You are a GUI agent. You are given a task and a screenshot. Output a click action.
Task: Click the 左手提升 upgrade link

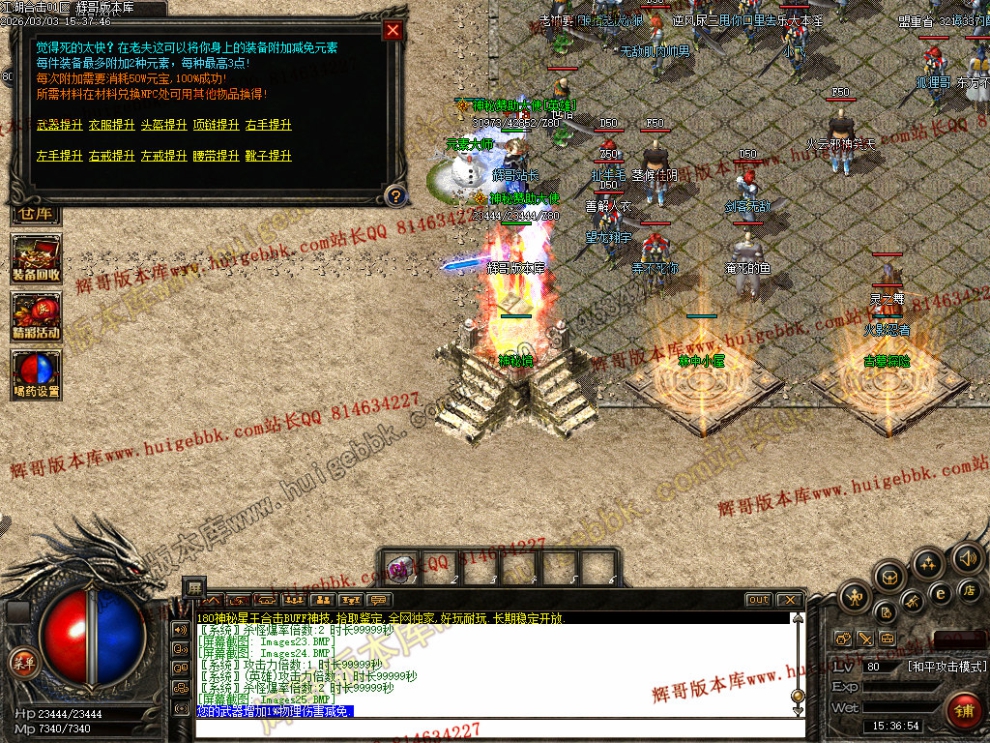tap(59, 156)
